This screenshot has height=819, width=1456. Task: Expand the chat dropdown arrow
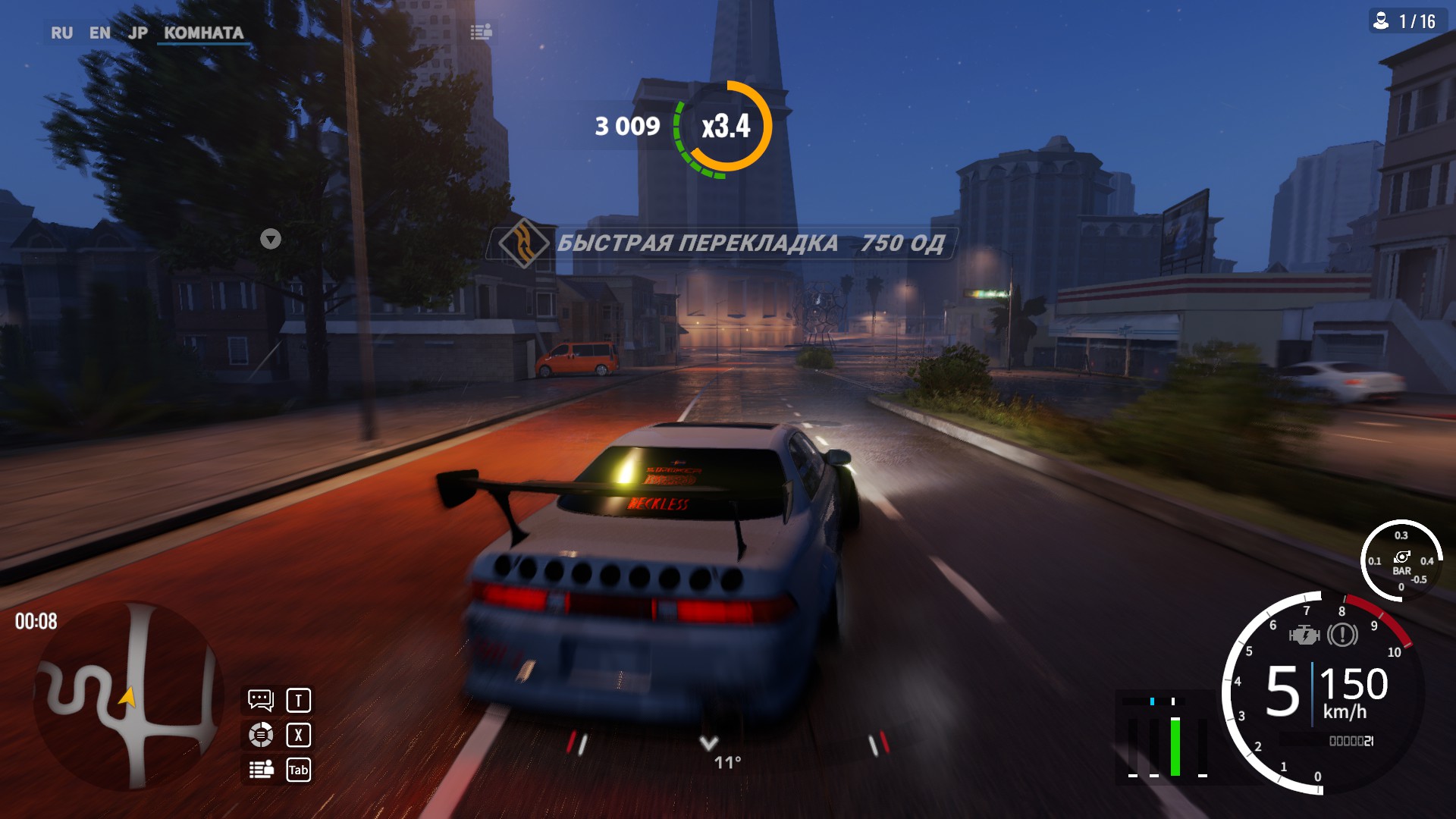271,240
